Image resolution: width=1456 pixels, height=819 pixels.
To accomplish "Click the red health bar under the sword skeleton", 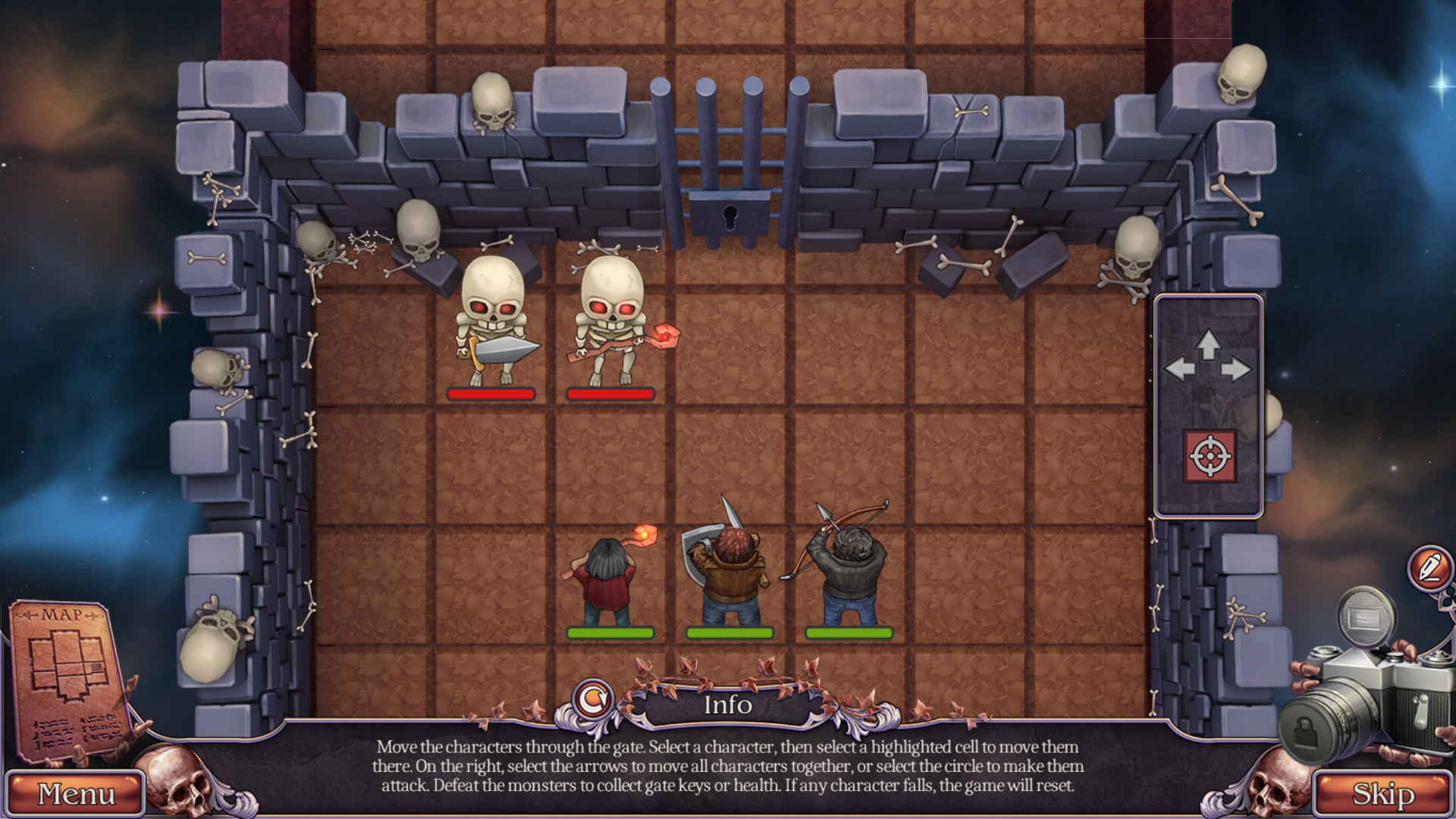I will [491, 394].
